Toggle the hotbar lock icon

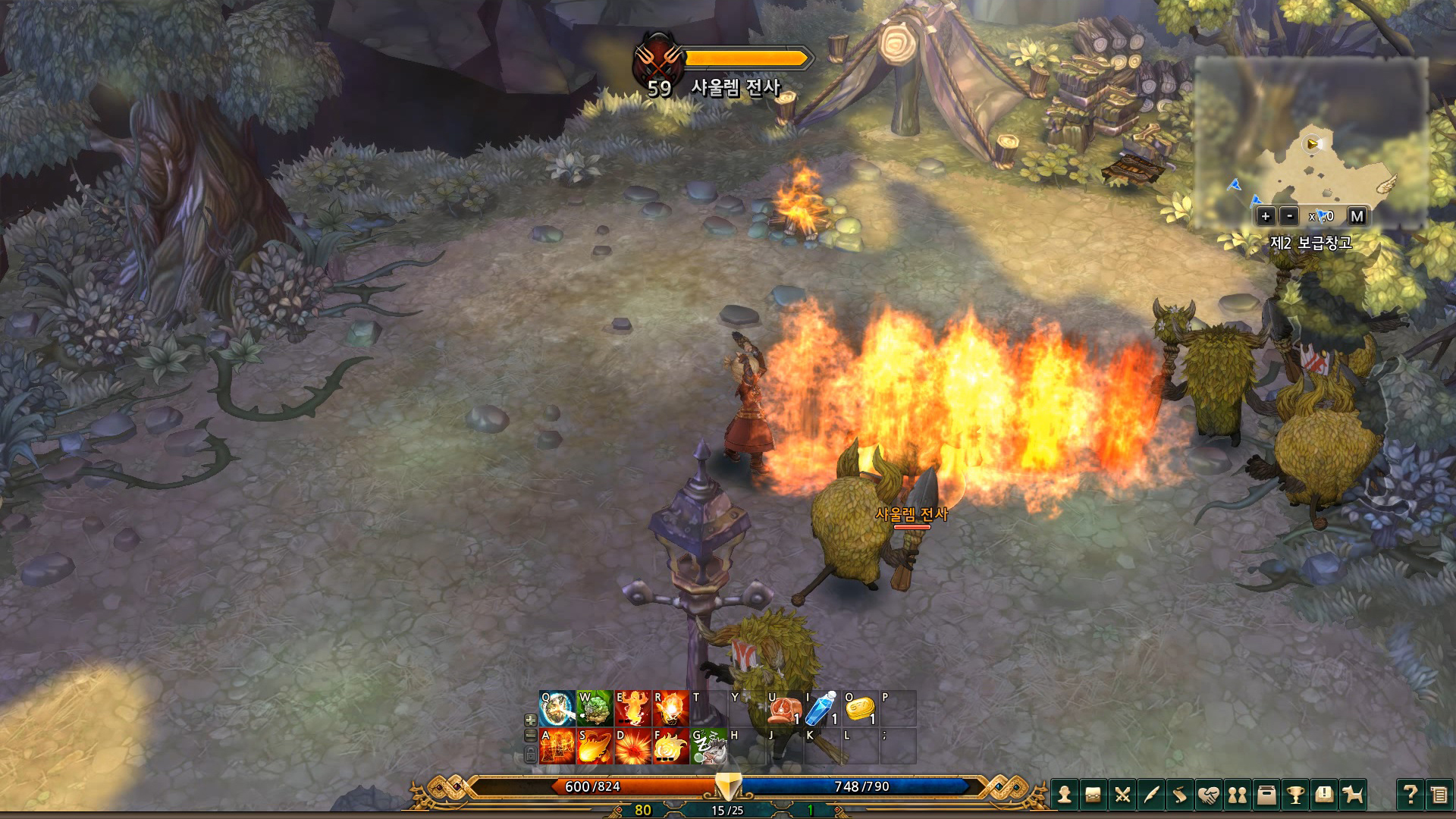coord(531,754)
